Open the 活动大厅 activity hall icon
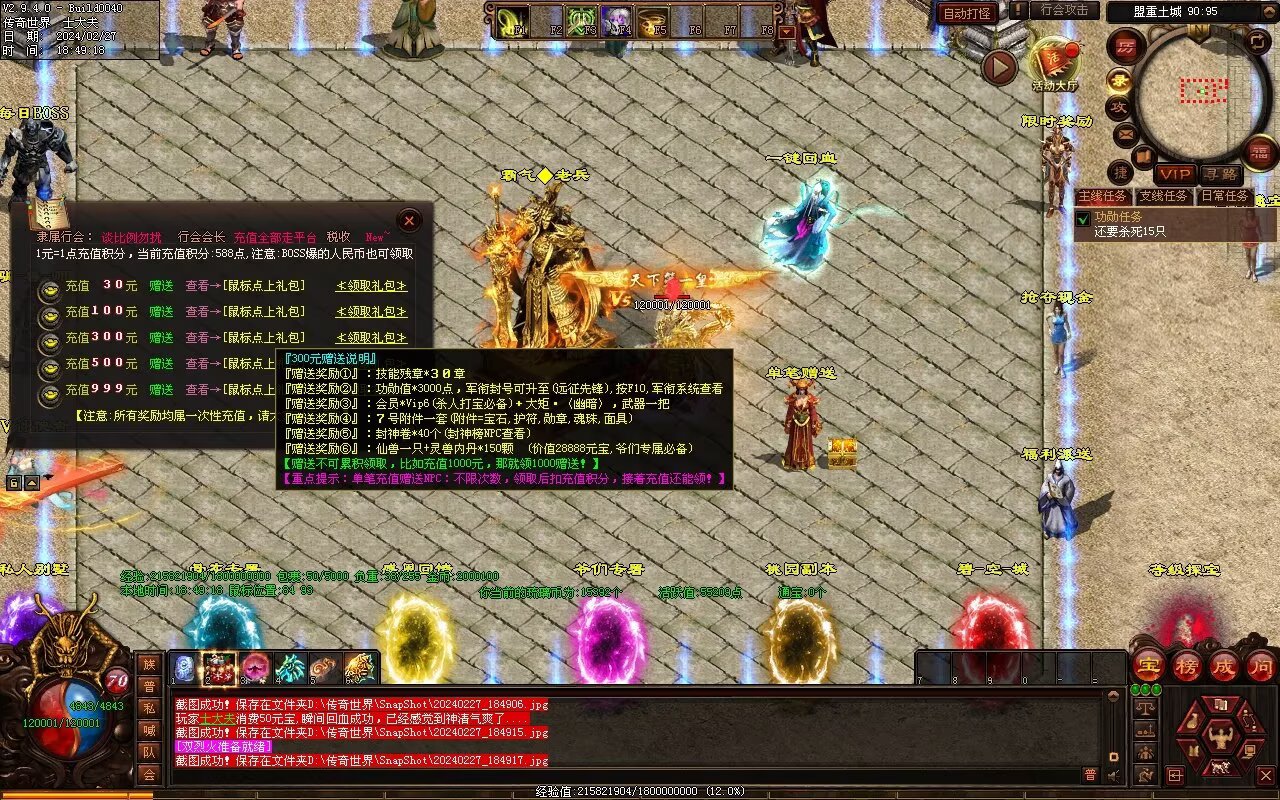1280x800 pixels. 1055,64
